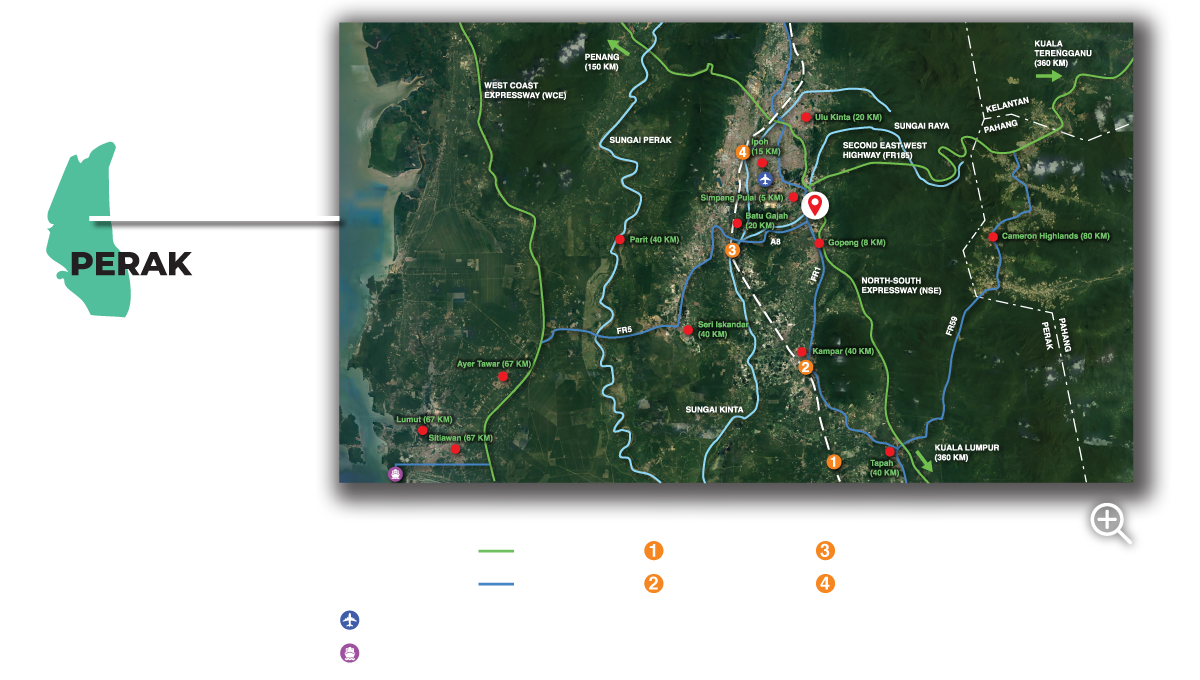This screenshot has width=1200, height=680.
Task: Select the Cameron Highlands red dot marker
Action: (x=993, y=237)
